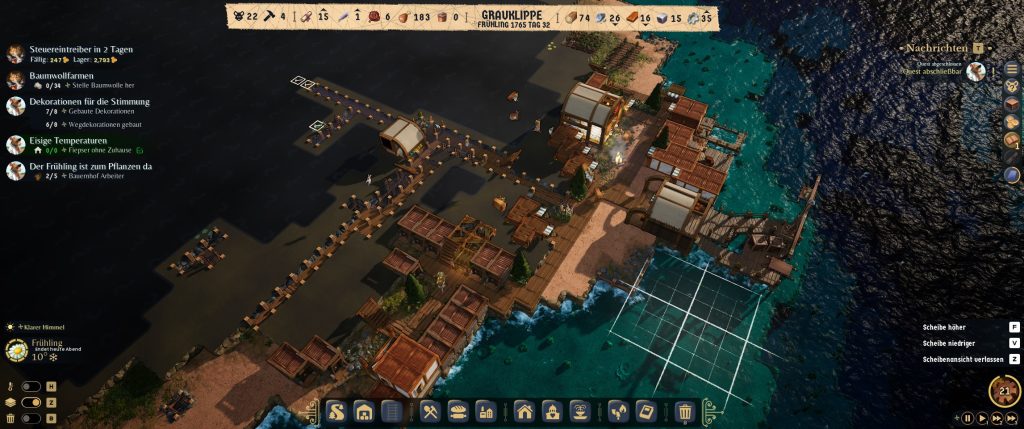The height and width of the screenshot is (429, 1024).
Task: Open the hamburger main menu
Action: pos(1011,68)
